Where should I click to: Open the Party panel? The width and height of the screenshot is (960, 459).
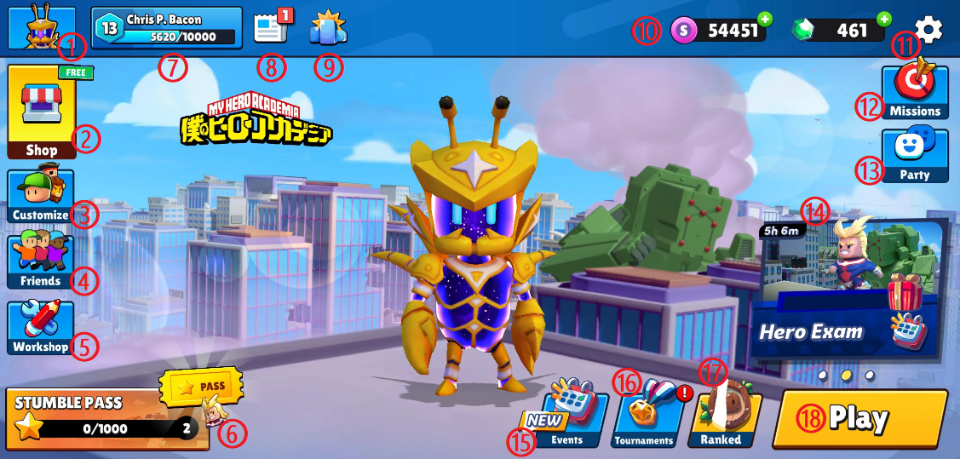(x=914, y=155)
